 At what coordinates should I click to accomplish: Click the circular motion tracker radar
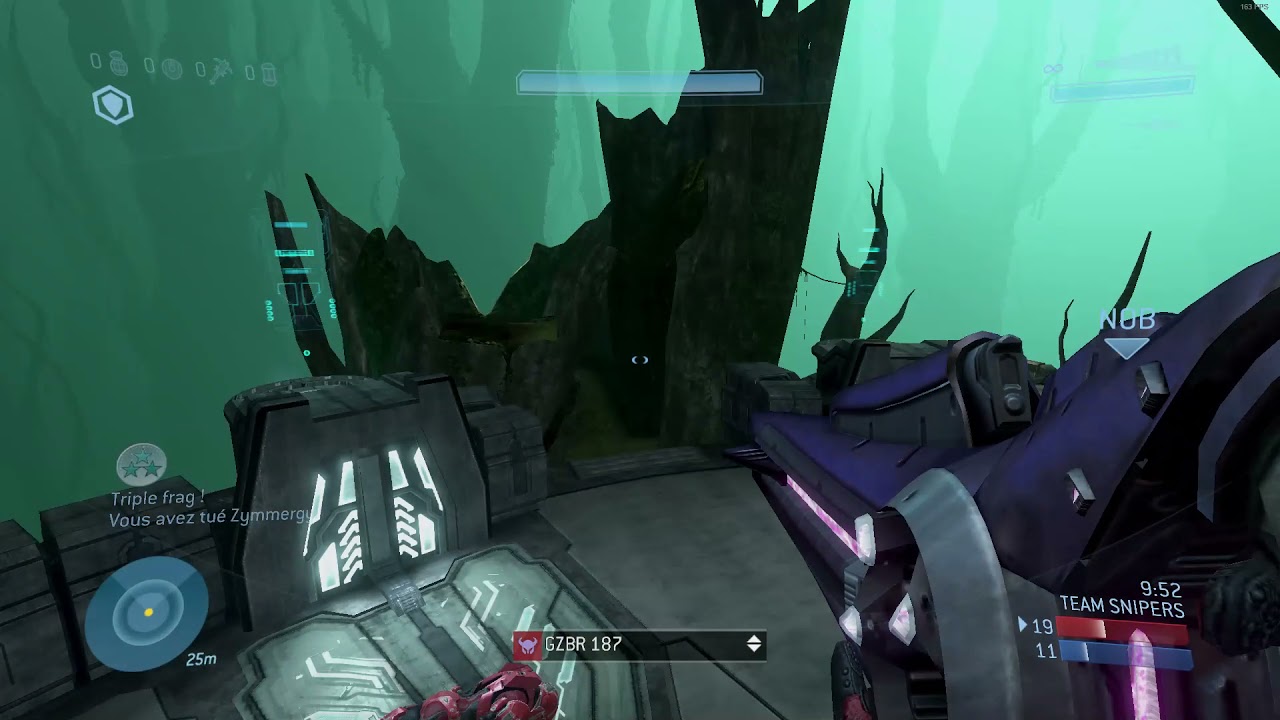tap(148, 611)
